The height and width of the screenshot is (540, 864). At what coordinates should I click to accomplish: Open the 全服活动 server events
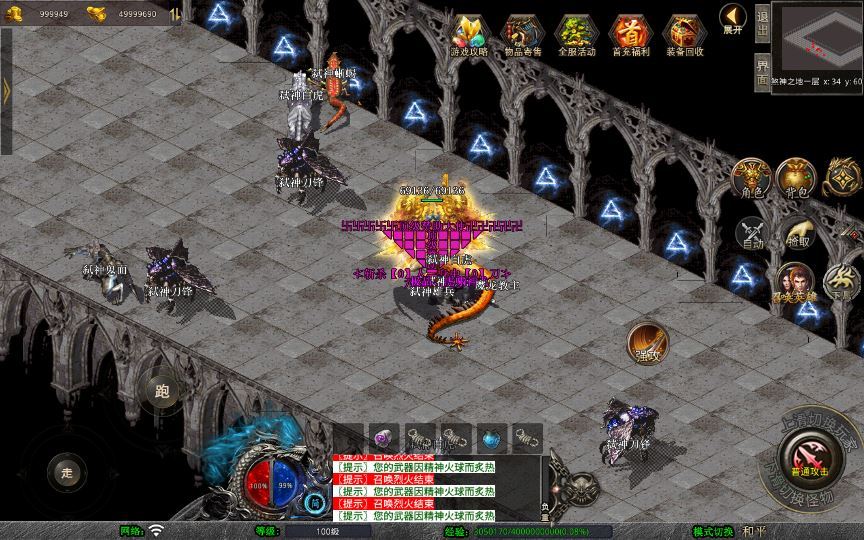[x=576, y=35]
